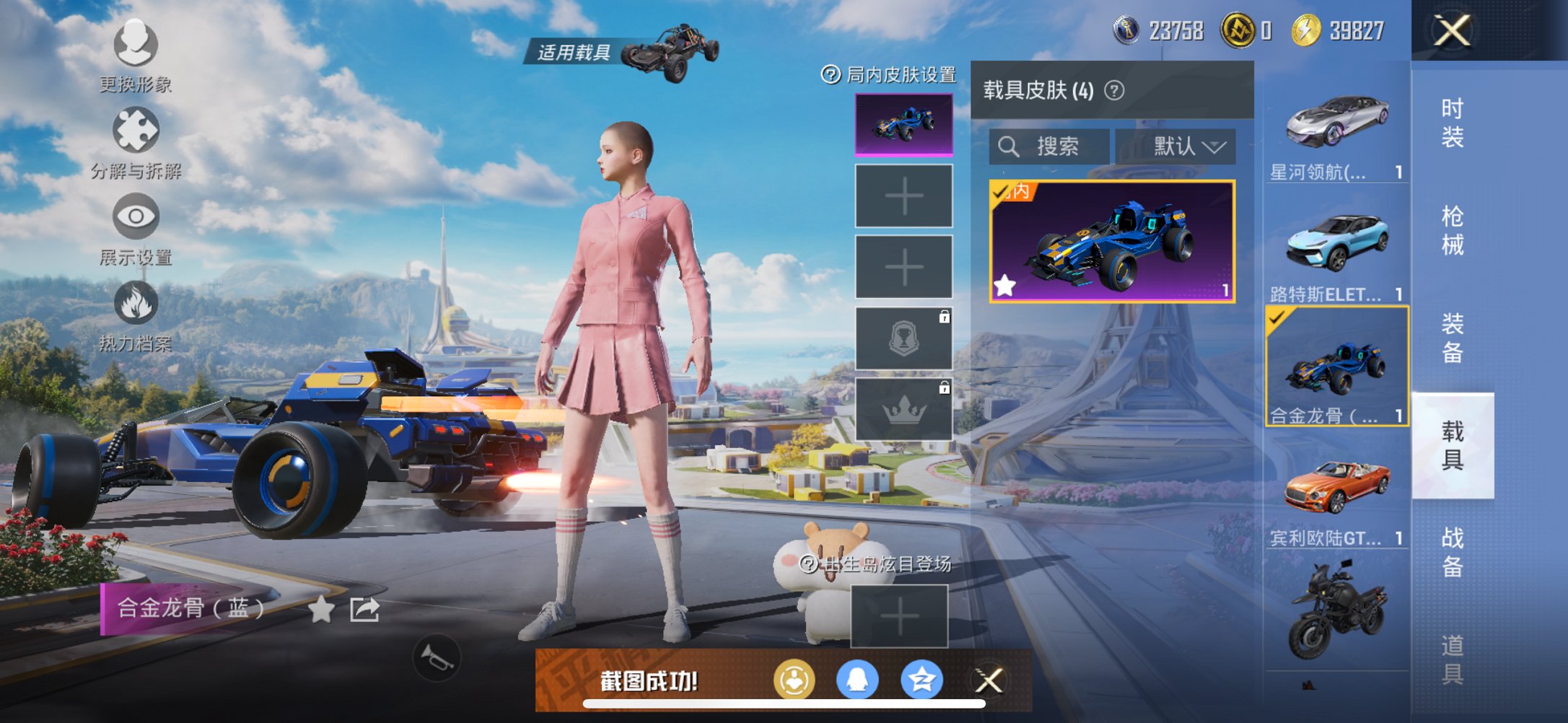This screenshot has width=1568, height=723.
Task: Click the share icon beside 合金龙骨（蓝）
Action: pos(364,610)
